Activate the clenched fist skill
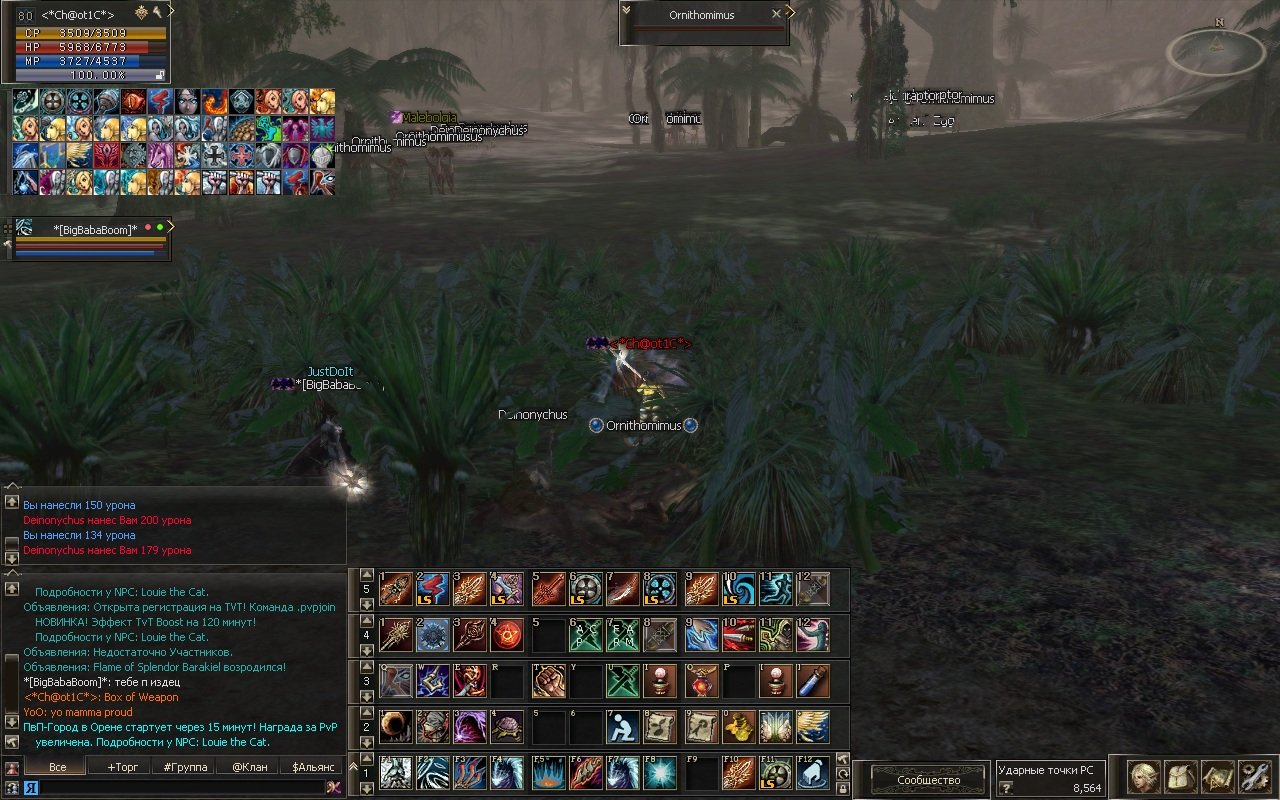 (548, 681)
